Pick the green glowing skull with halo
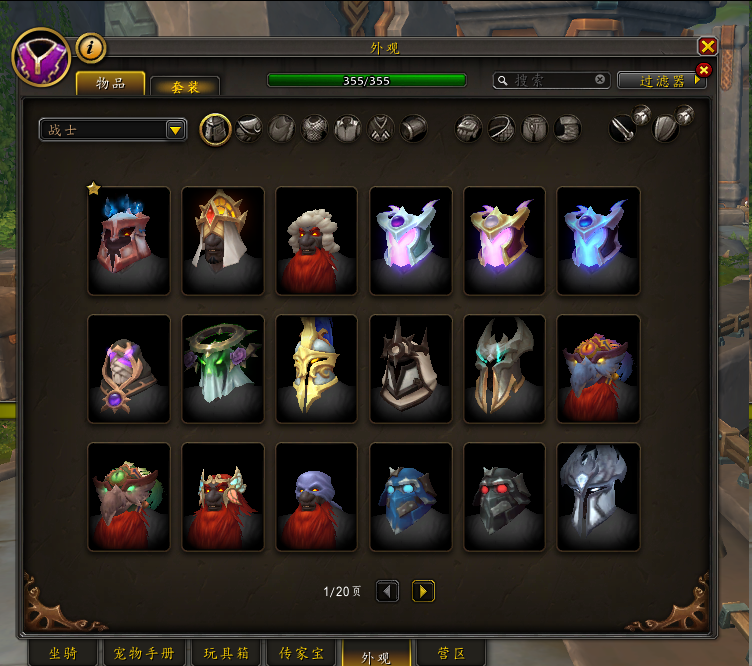This screenshot has height=666, width=752. (223, 369)
